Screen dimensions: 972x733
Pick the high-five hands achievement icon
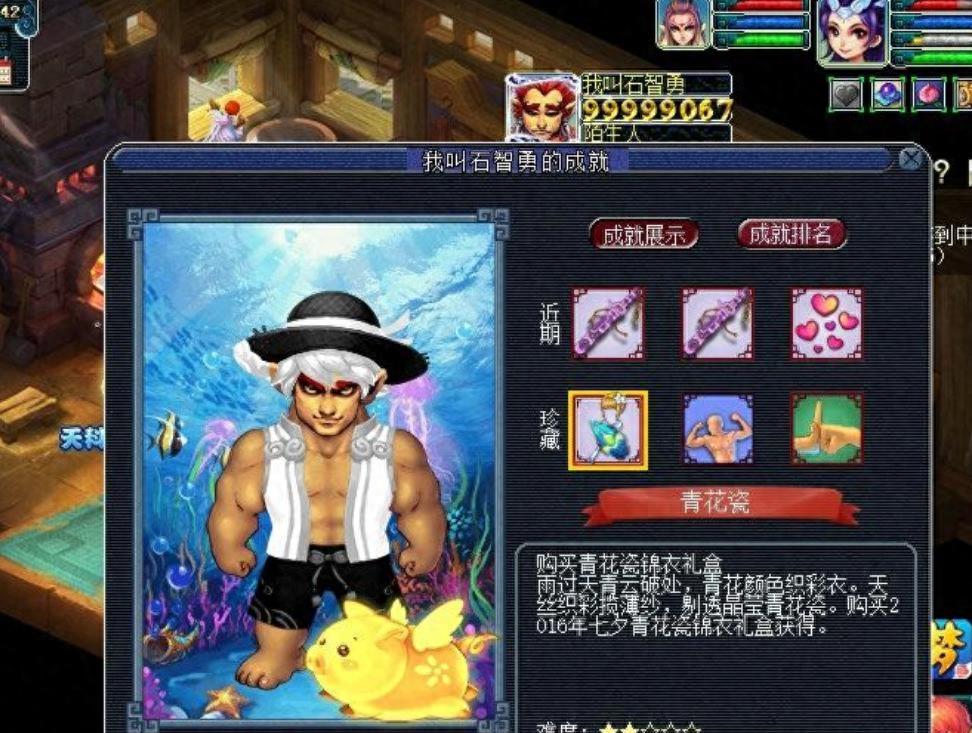click(x=827, y=430)
